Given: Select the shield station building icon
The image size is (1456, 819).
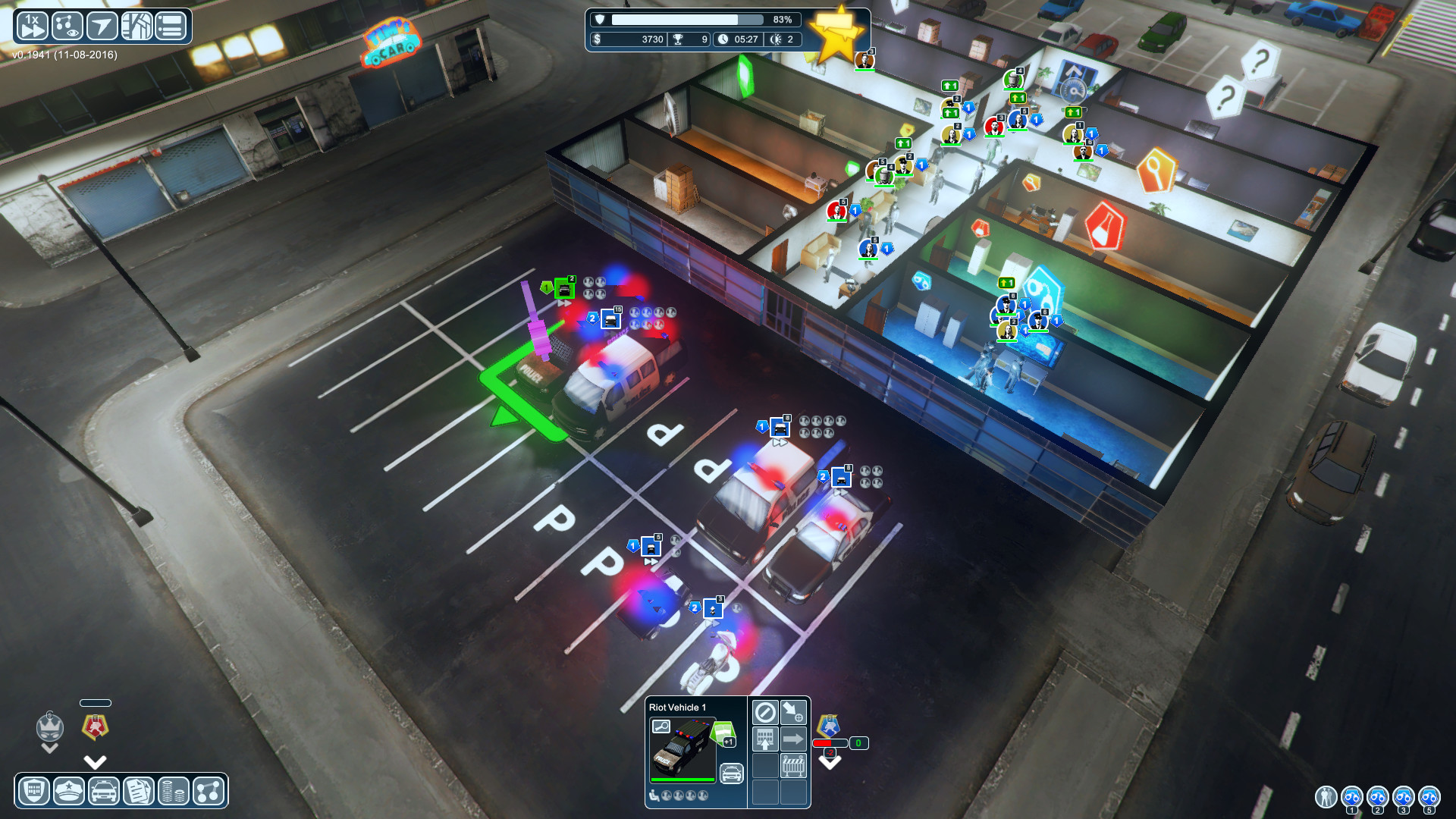Looking at the screenshot, I should [33, 791].
